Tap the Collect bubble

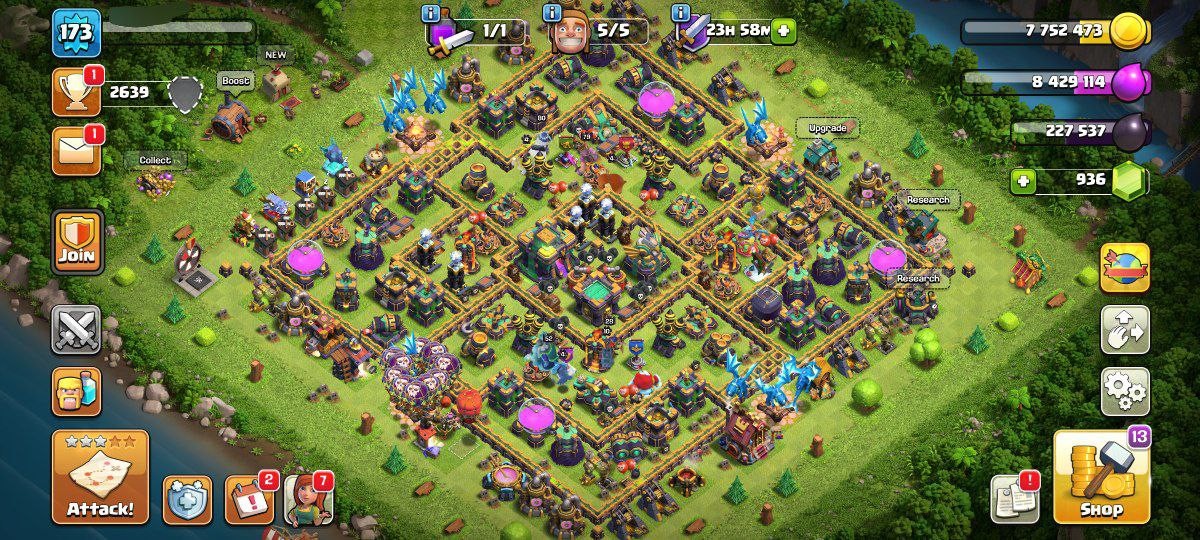click(x=155, y=160)
